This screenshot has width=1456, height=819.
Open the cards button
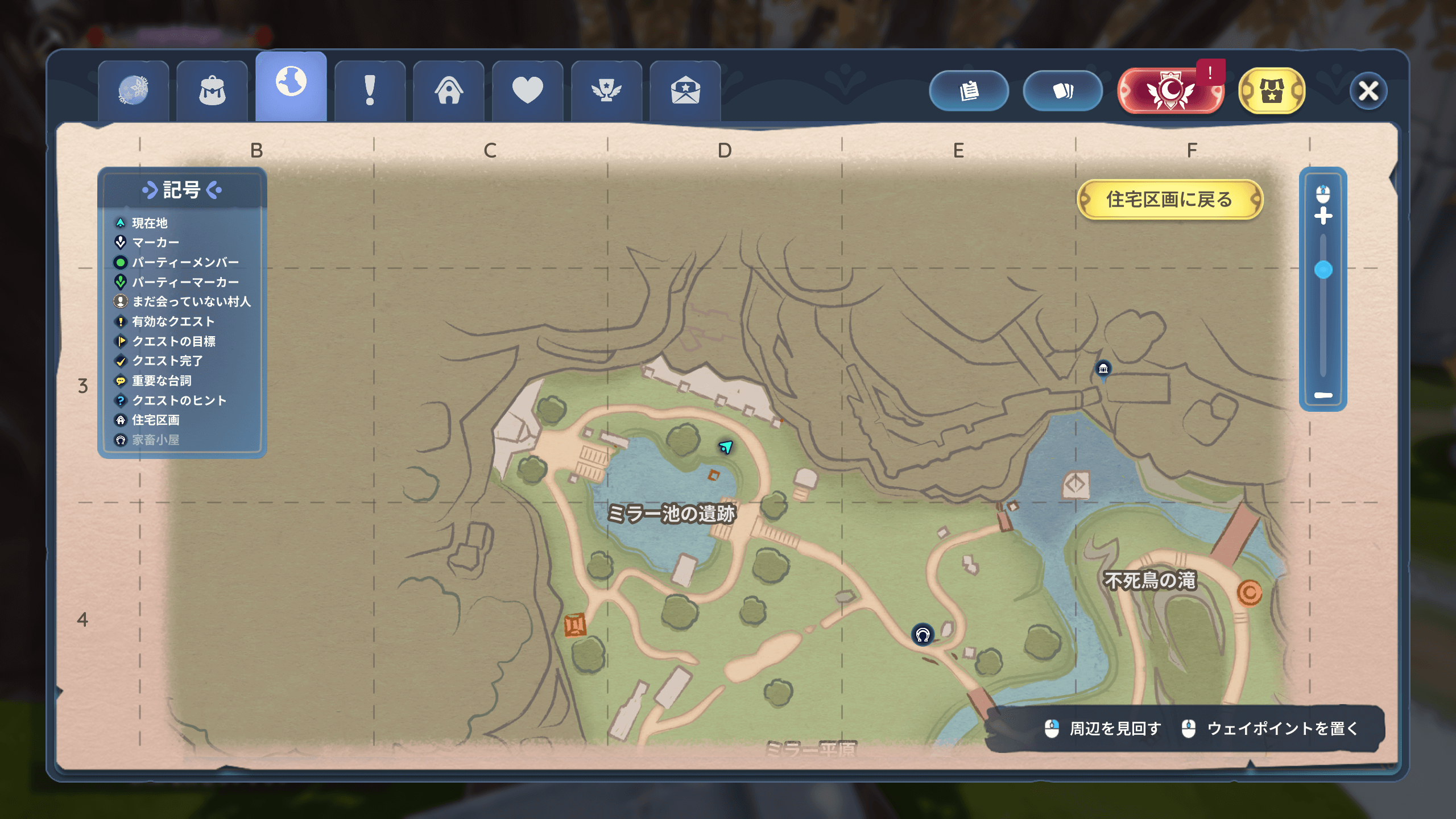click(1062, 91)
